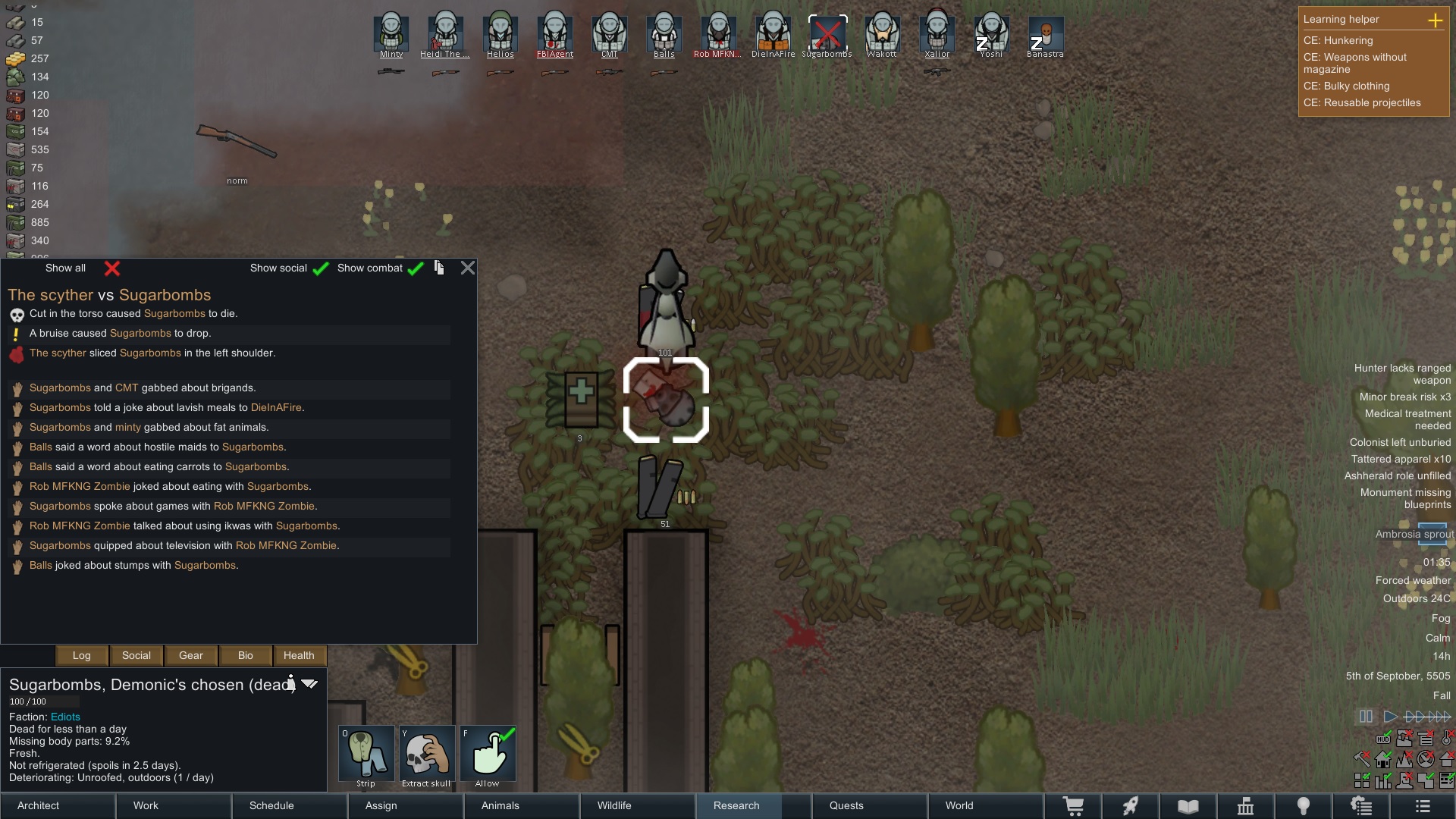Image resolution: width=1456 pixels, height=819 pixels.
Task: Copy the combat log to clipboard
Action: (439, 268)
